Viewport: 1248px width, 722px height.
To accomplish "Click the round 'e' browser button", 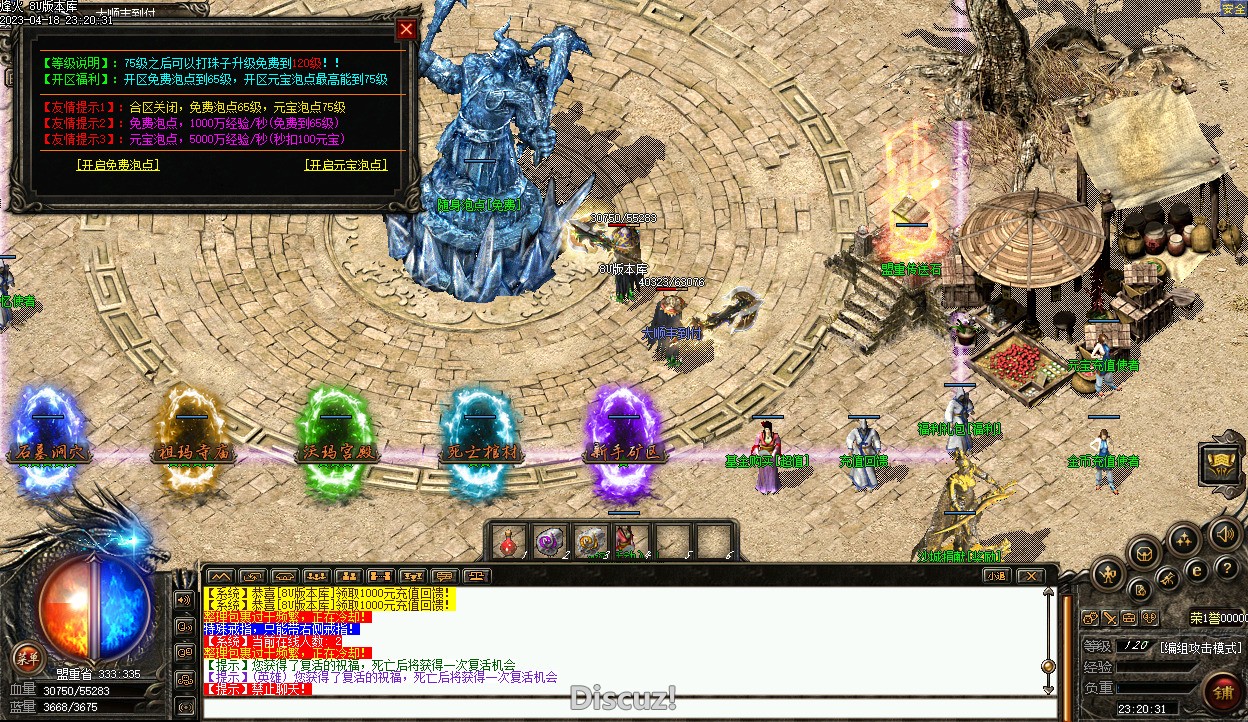I will pyautogui.click(x=1195, y=570).
